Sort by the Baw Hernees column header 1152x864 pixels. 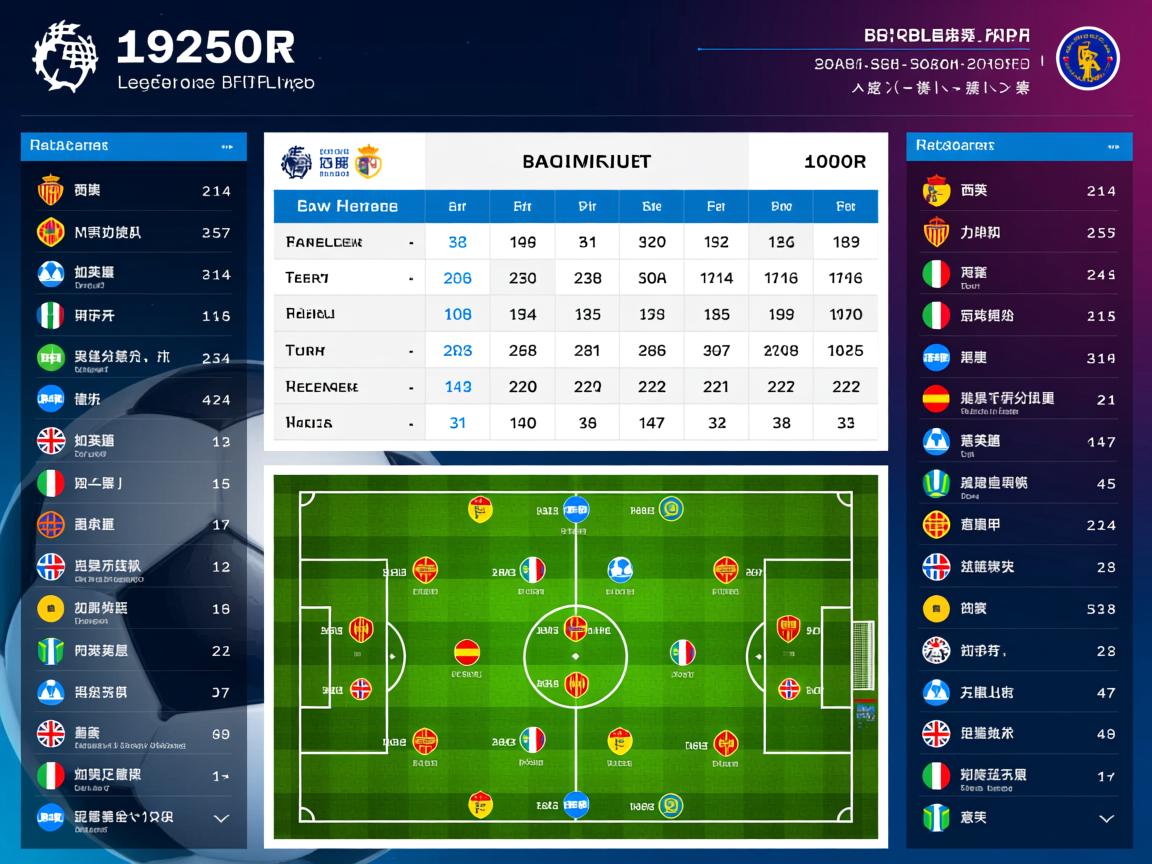click(347, 206)
